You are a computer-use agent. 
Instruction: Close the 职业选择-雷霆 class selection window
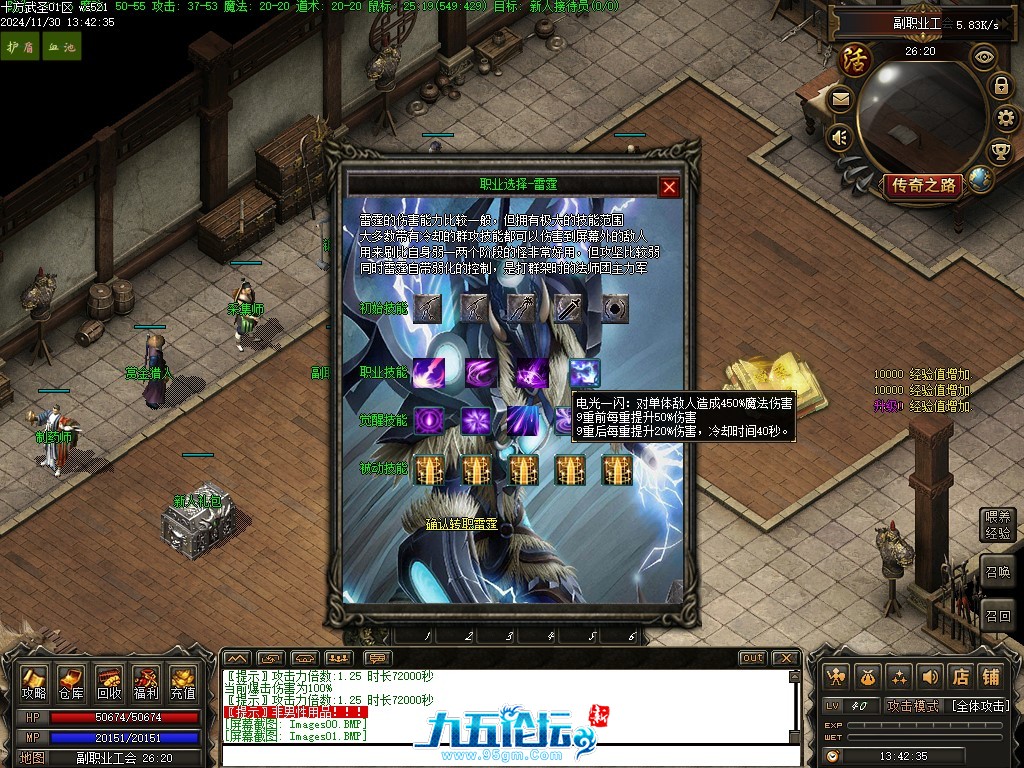[x=669, y=186]
